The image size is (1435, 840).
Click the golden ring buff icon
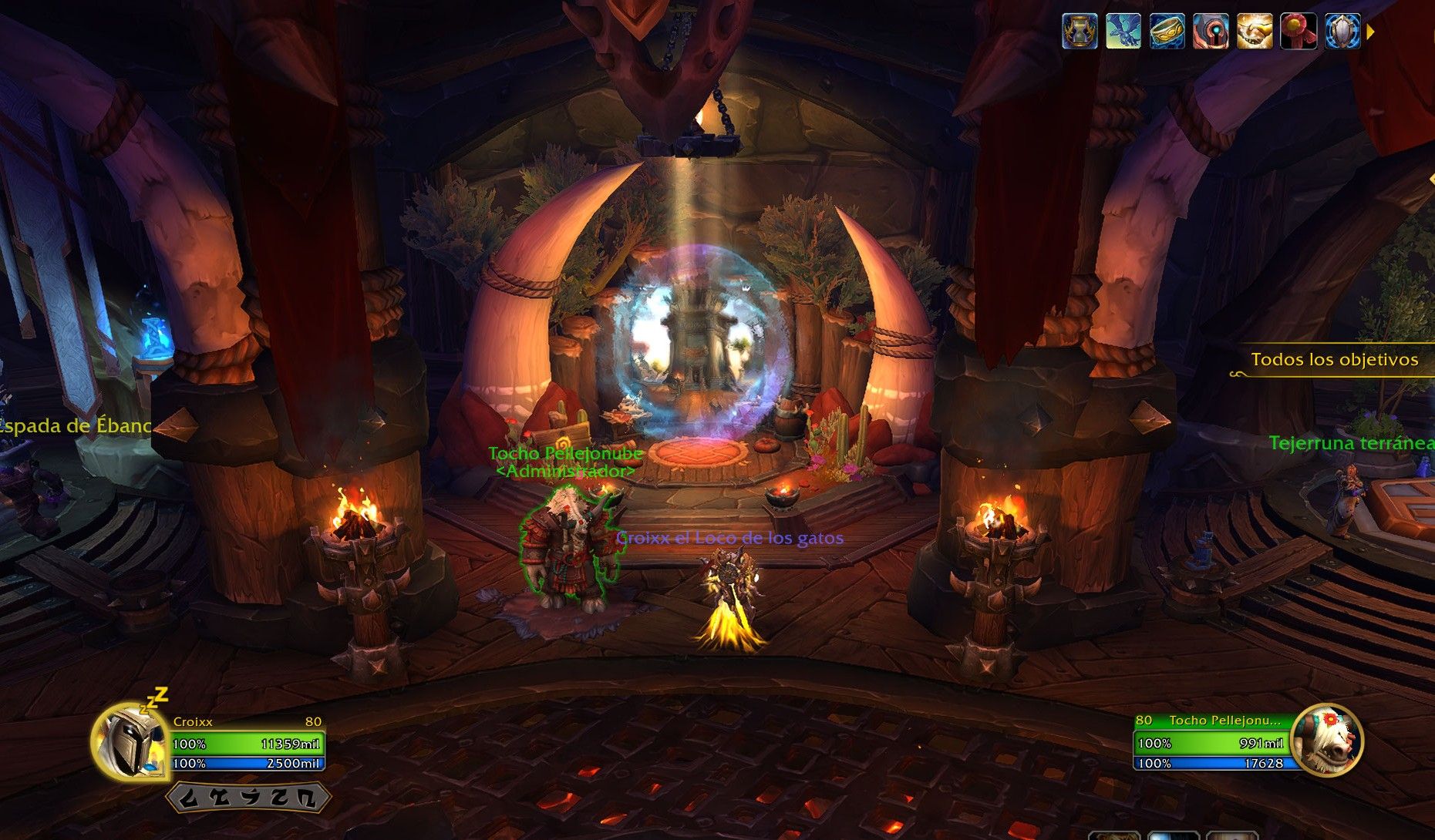(x=1167, y=32)
